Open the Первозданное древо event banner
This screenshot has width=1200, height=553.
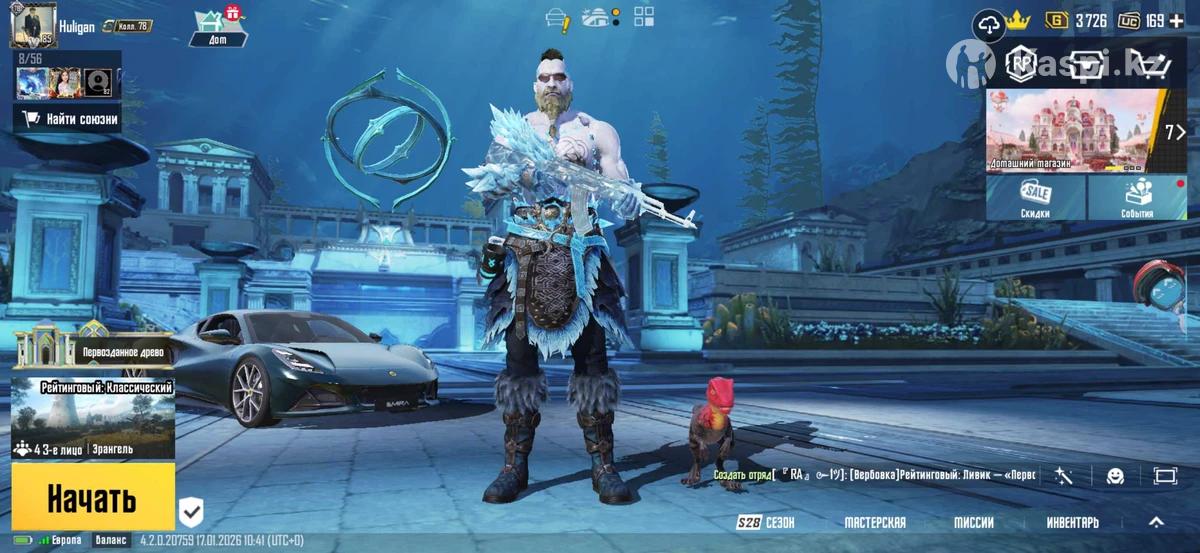pos(92,351)
